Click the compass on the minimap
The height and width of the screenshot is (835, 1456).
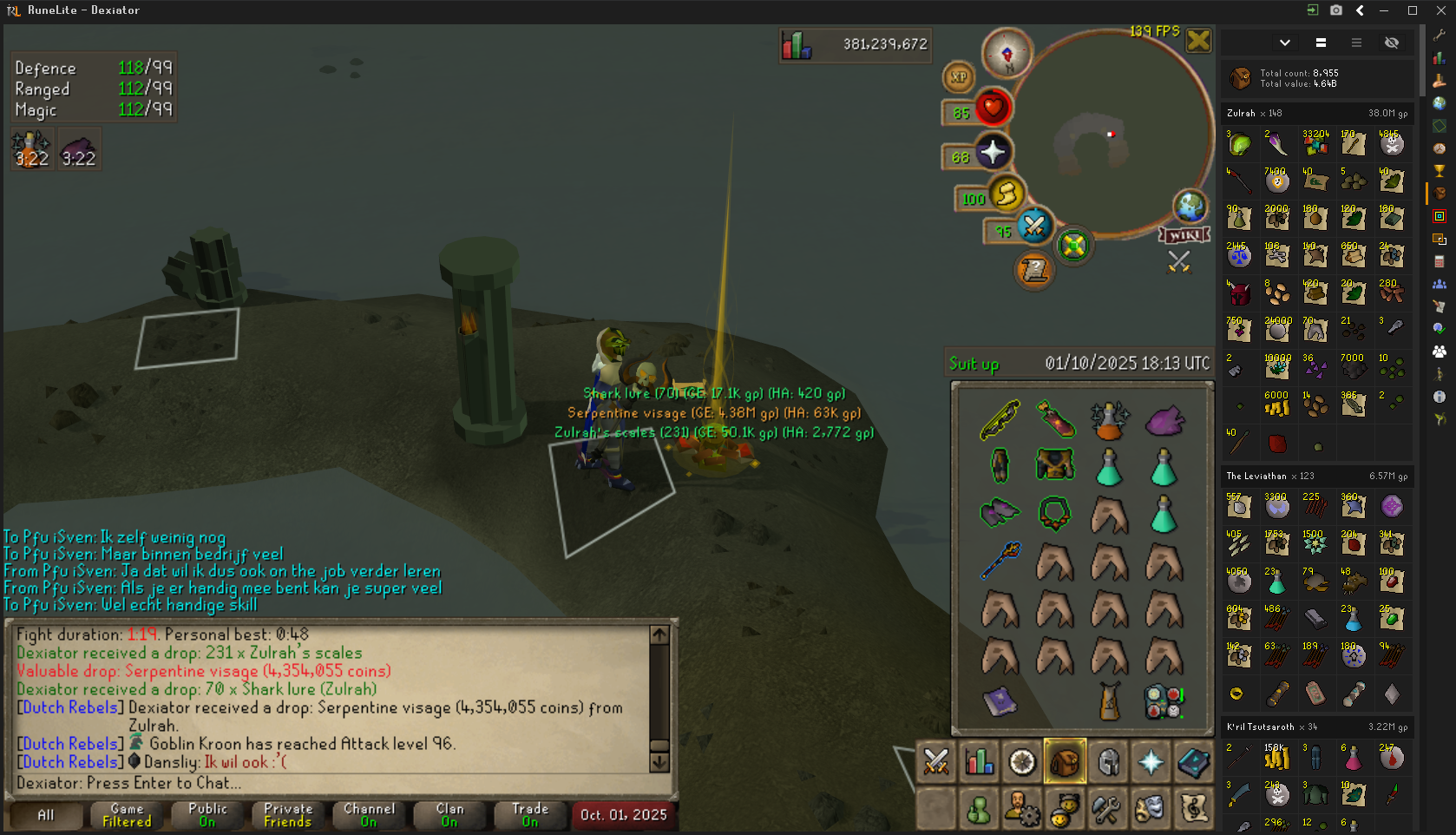pos(1007,53)
